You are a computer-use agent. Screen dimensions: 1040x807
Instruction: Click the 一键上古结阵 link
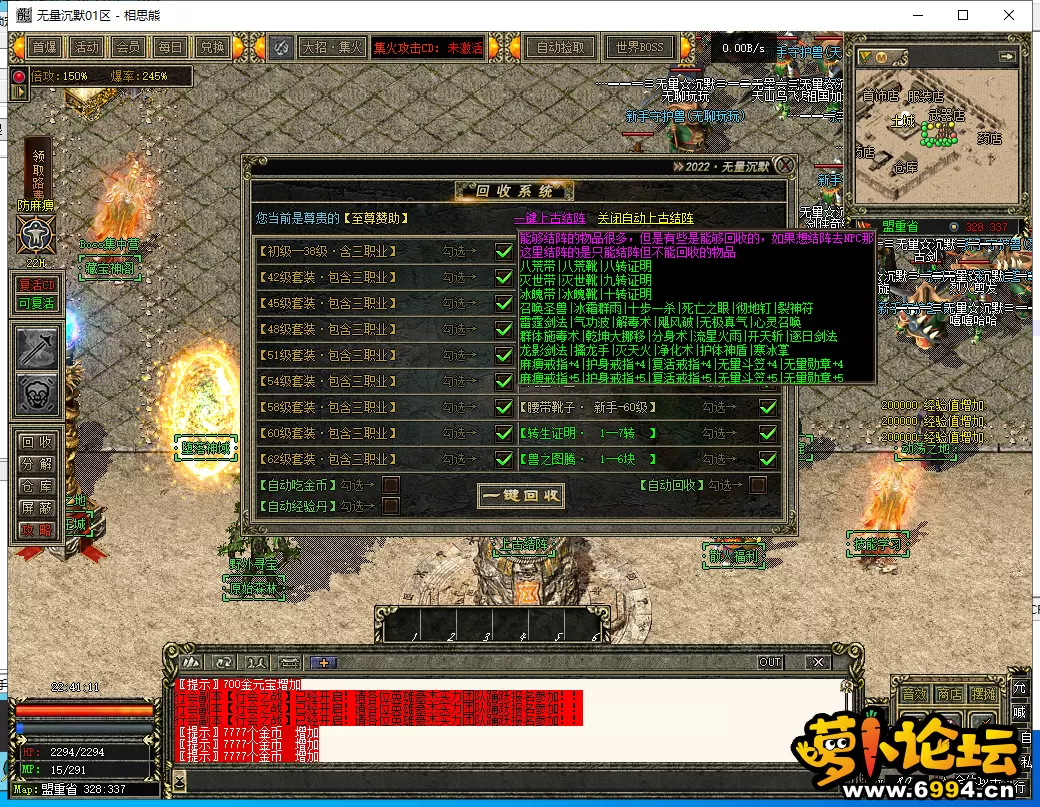click(549, 218)
